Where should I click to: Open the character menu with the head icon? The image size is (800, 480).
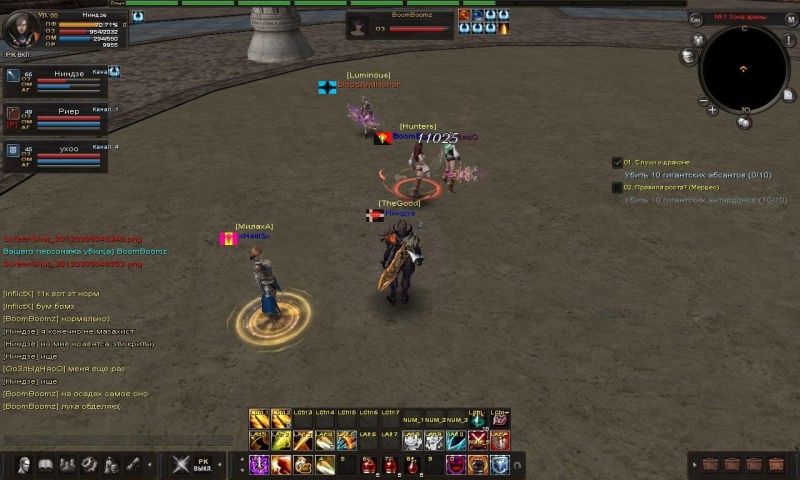pos(24,464)
